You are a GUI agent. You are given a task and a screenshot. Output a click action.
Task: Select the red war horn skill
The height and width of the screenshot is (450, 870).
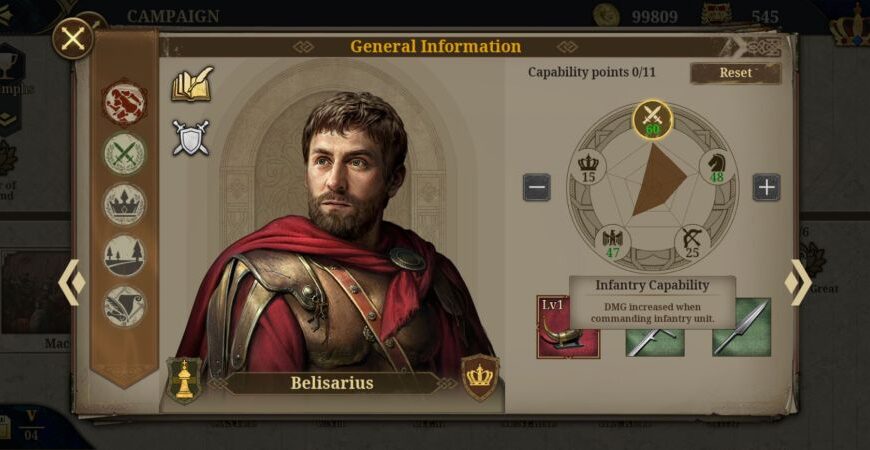click(569, 327)
